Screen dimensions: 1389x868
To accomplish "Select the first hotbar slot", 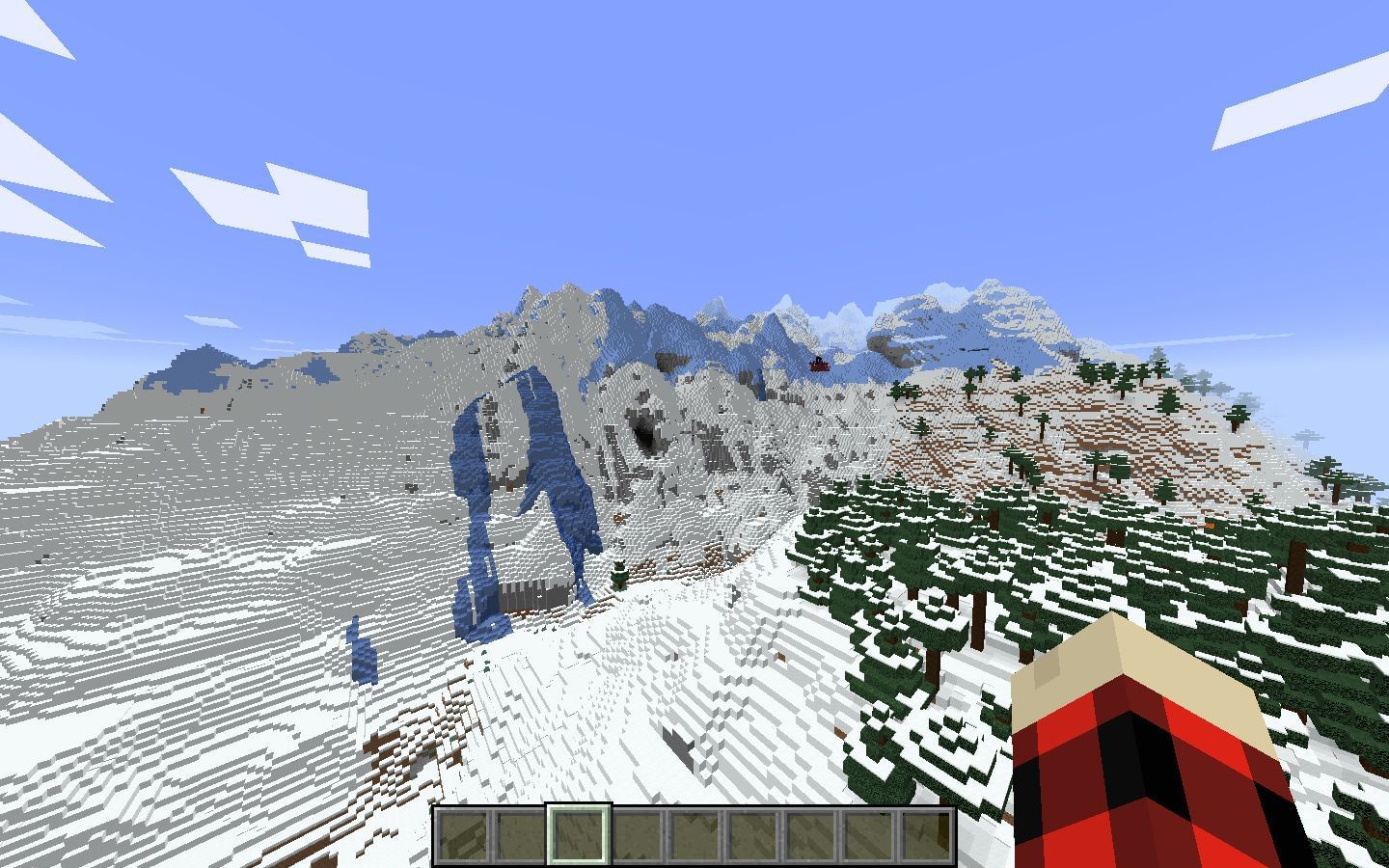I will [466, 835].
